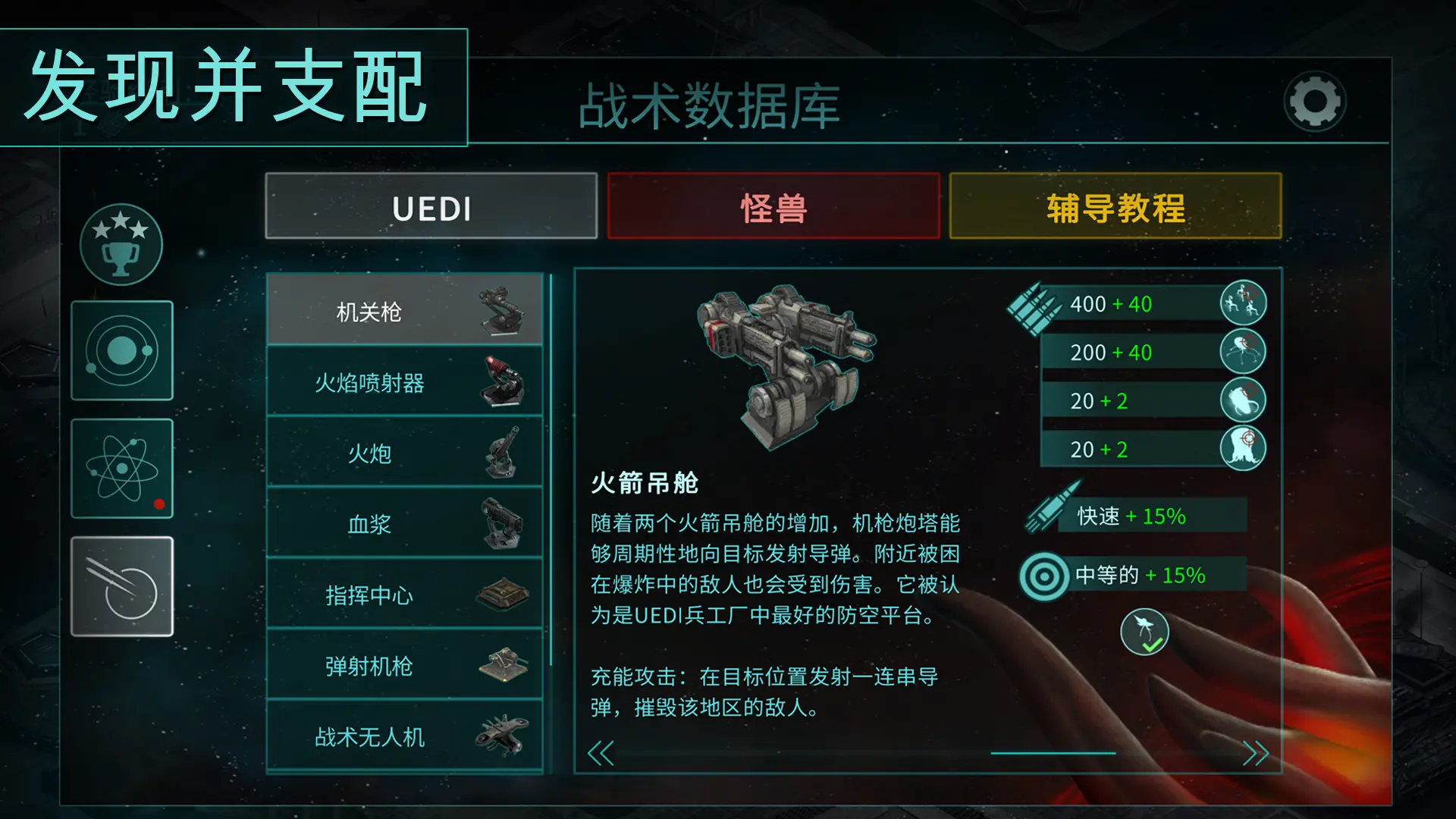Click the tentacle monster indicator beside 200+40

(x=1244, y=351)
